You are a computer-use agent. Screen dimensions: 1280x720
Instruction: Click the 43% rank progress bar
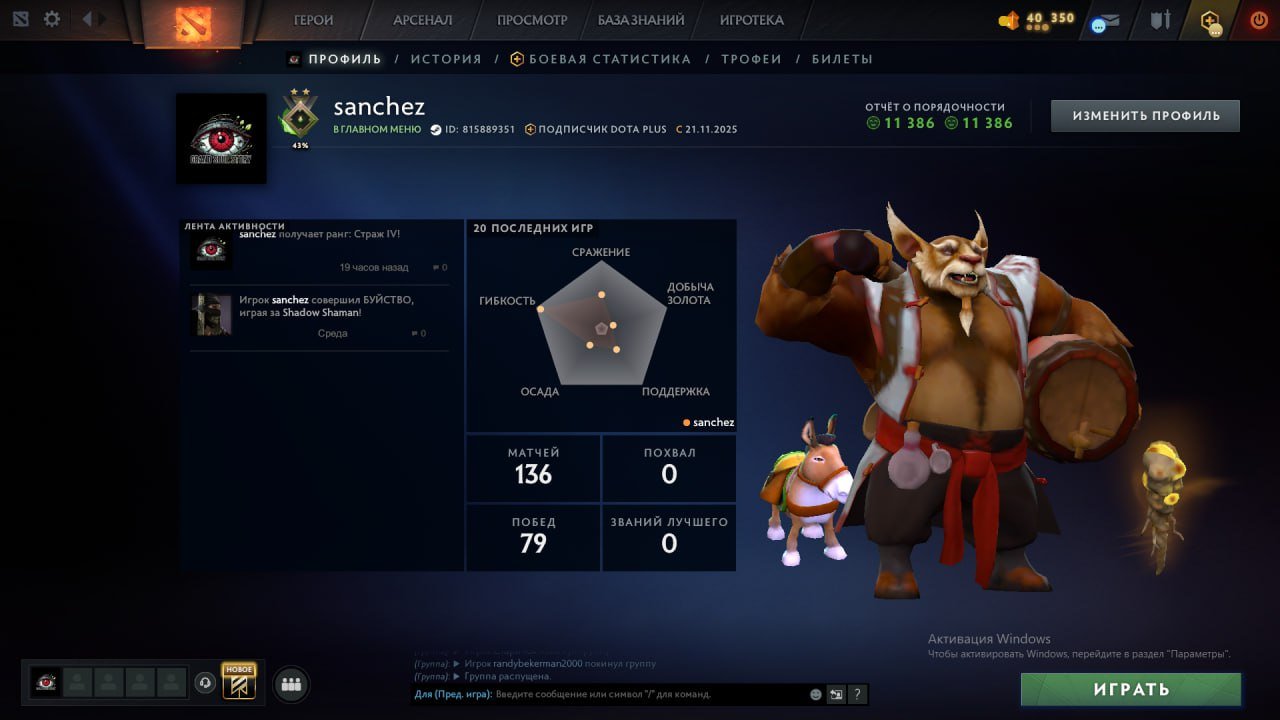click(x=300, y=145)
